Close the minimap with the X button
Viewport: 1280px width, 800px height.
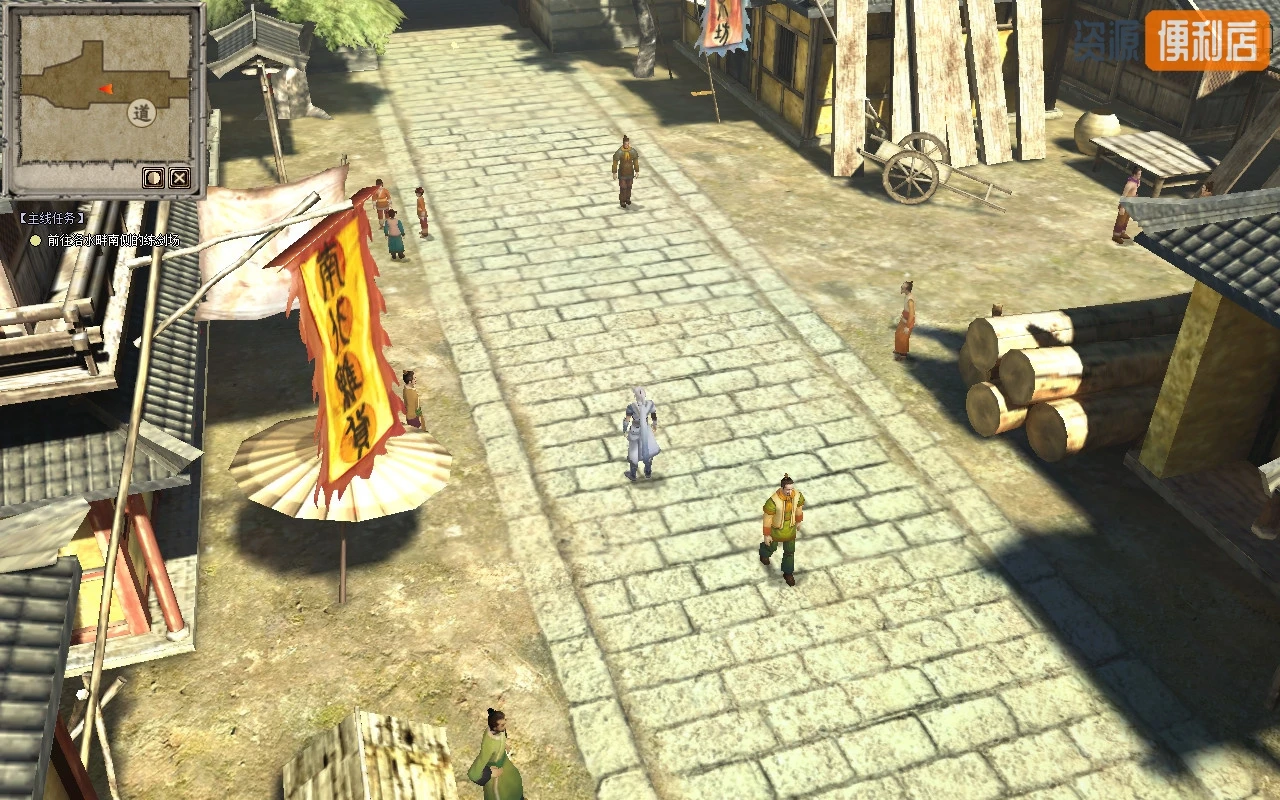pyautogui.click(x=179, y=178)
